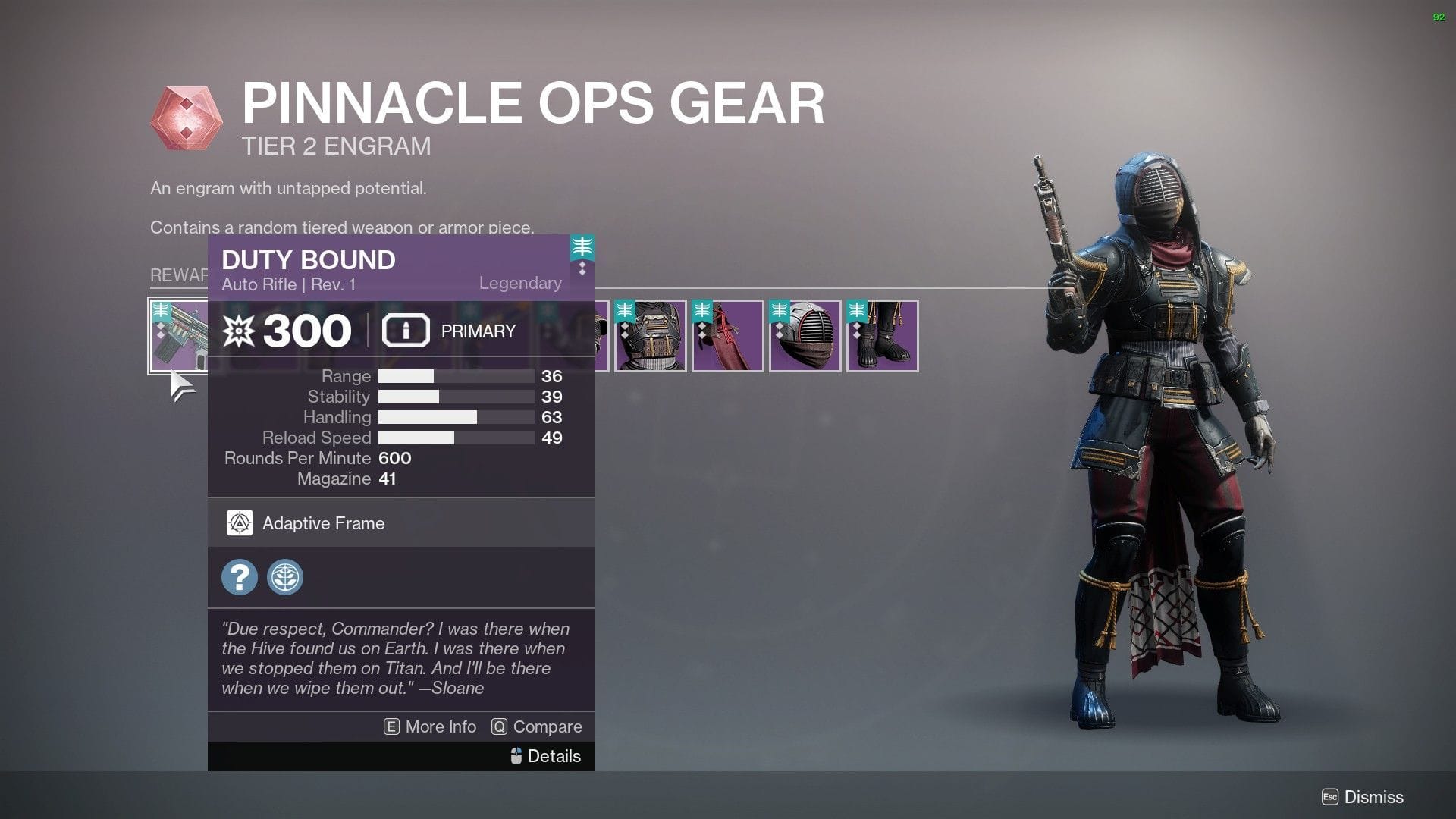
Task: Select the kendo helmet reward thumbnail
Action: click(805, 335)
